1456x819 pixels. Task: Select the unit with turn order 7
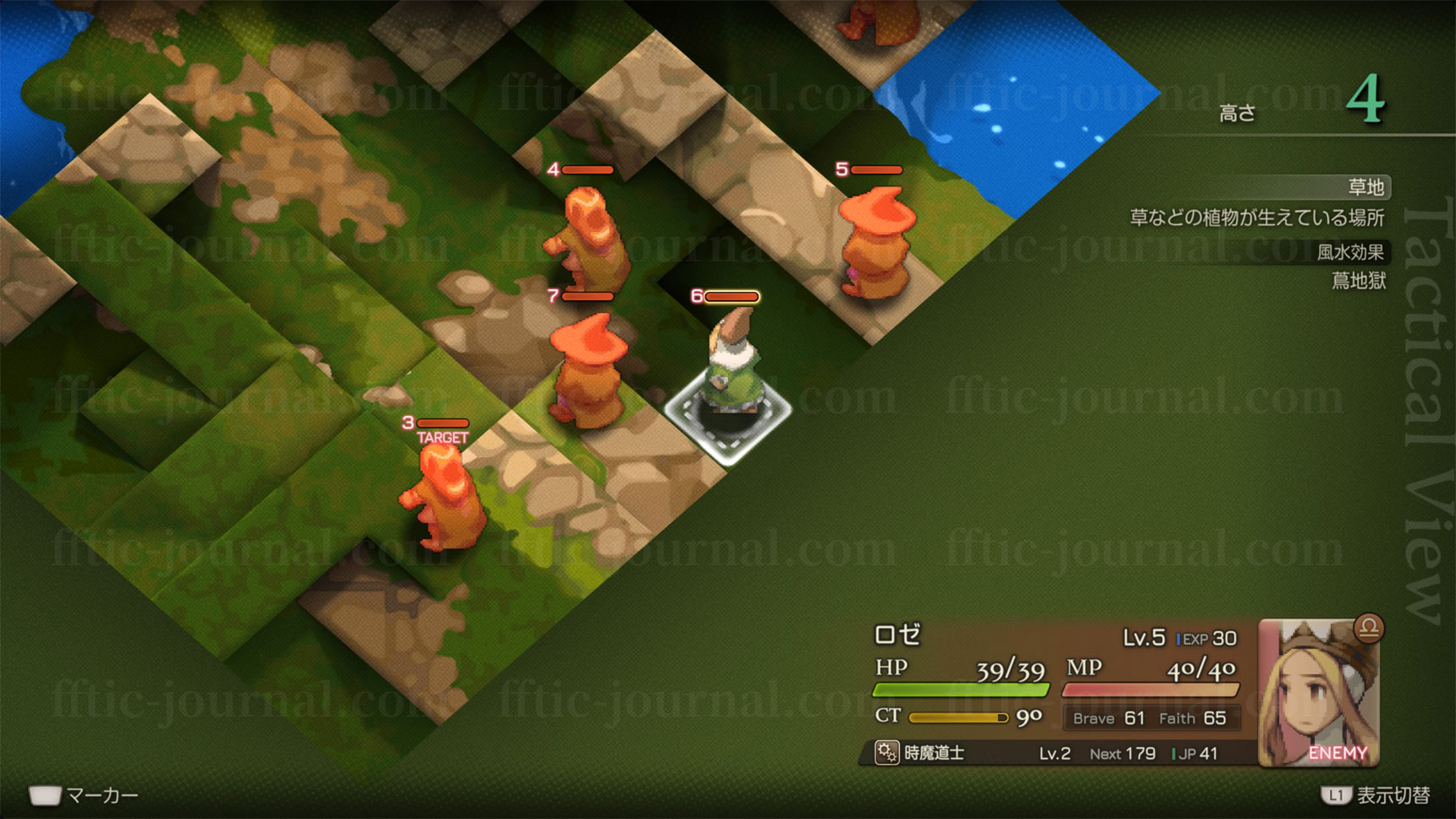586,369
